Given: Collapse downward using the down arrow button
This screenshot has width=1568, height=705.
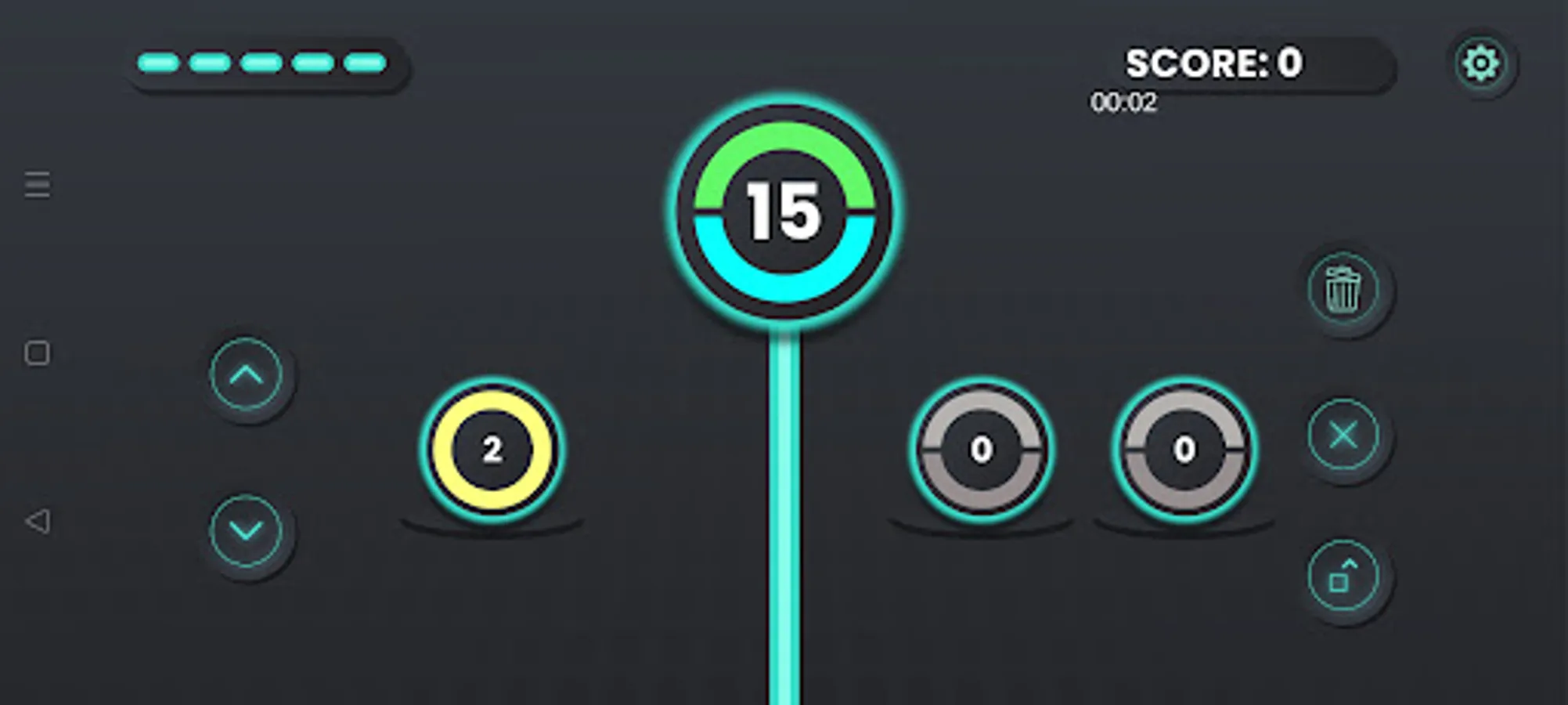Looking at the screenshot, I should click(x=245, y=530).
